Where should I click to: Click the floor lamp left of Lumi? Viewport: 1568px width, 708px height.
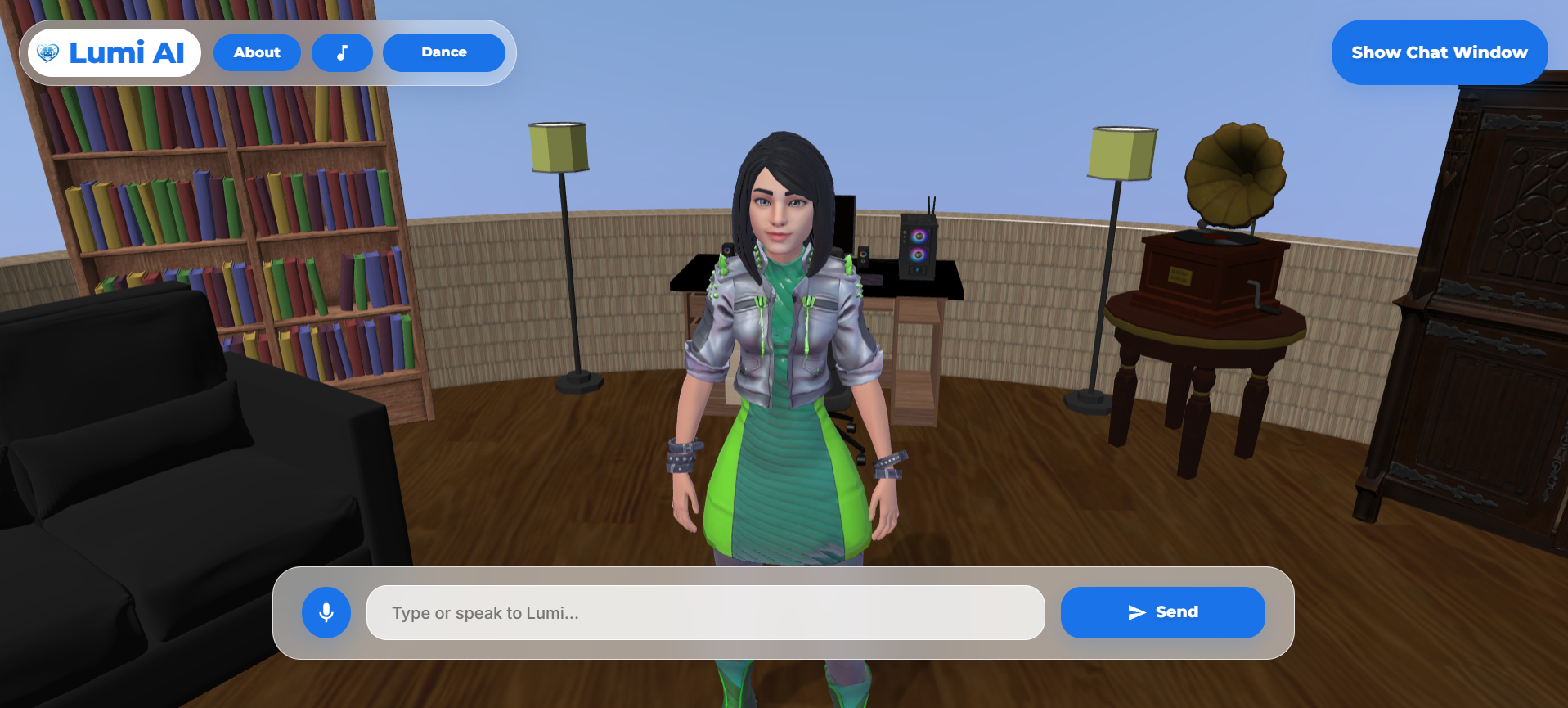559,147
